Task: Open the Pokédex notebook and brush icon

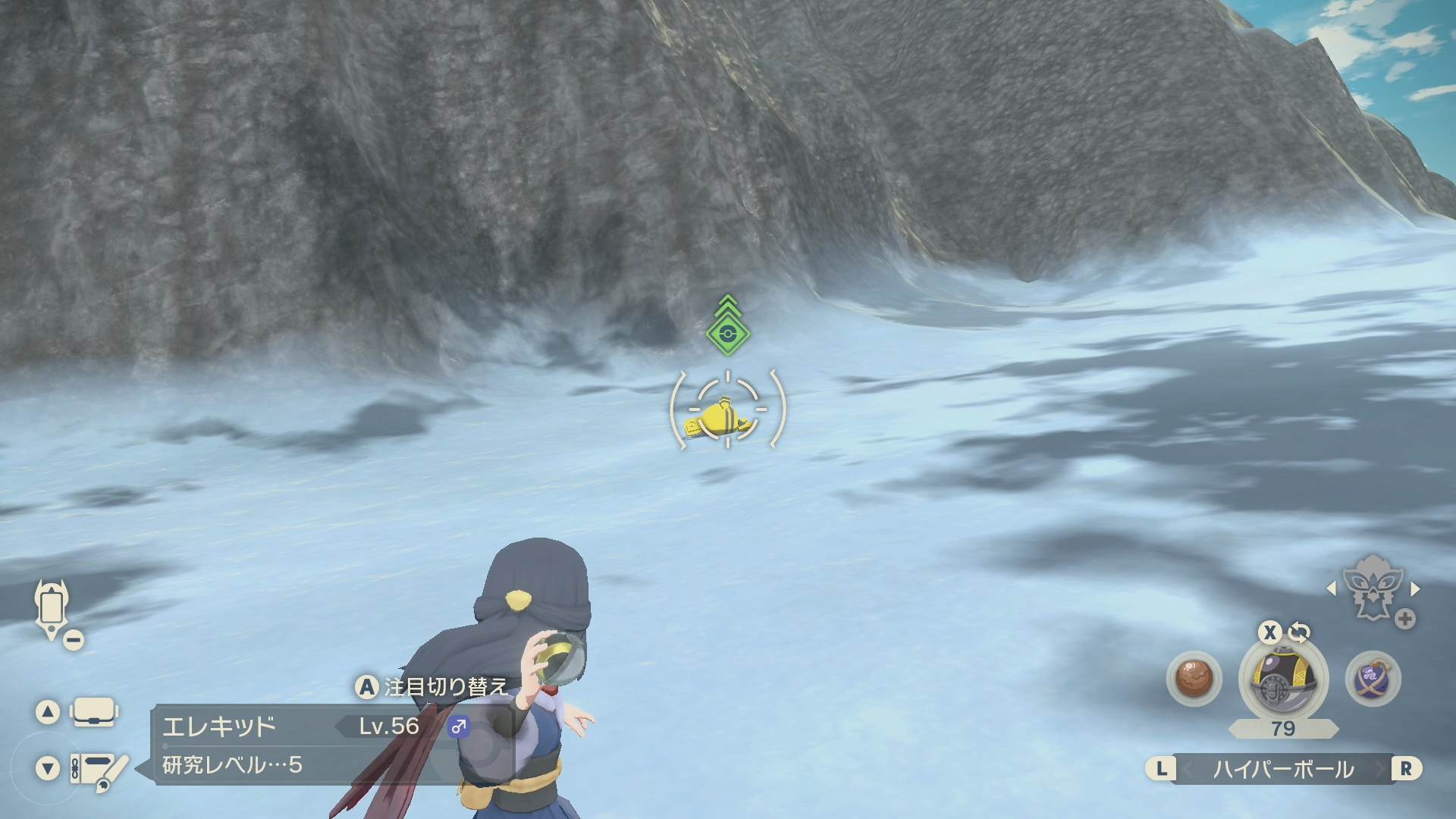Action: coord(99,769)
